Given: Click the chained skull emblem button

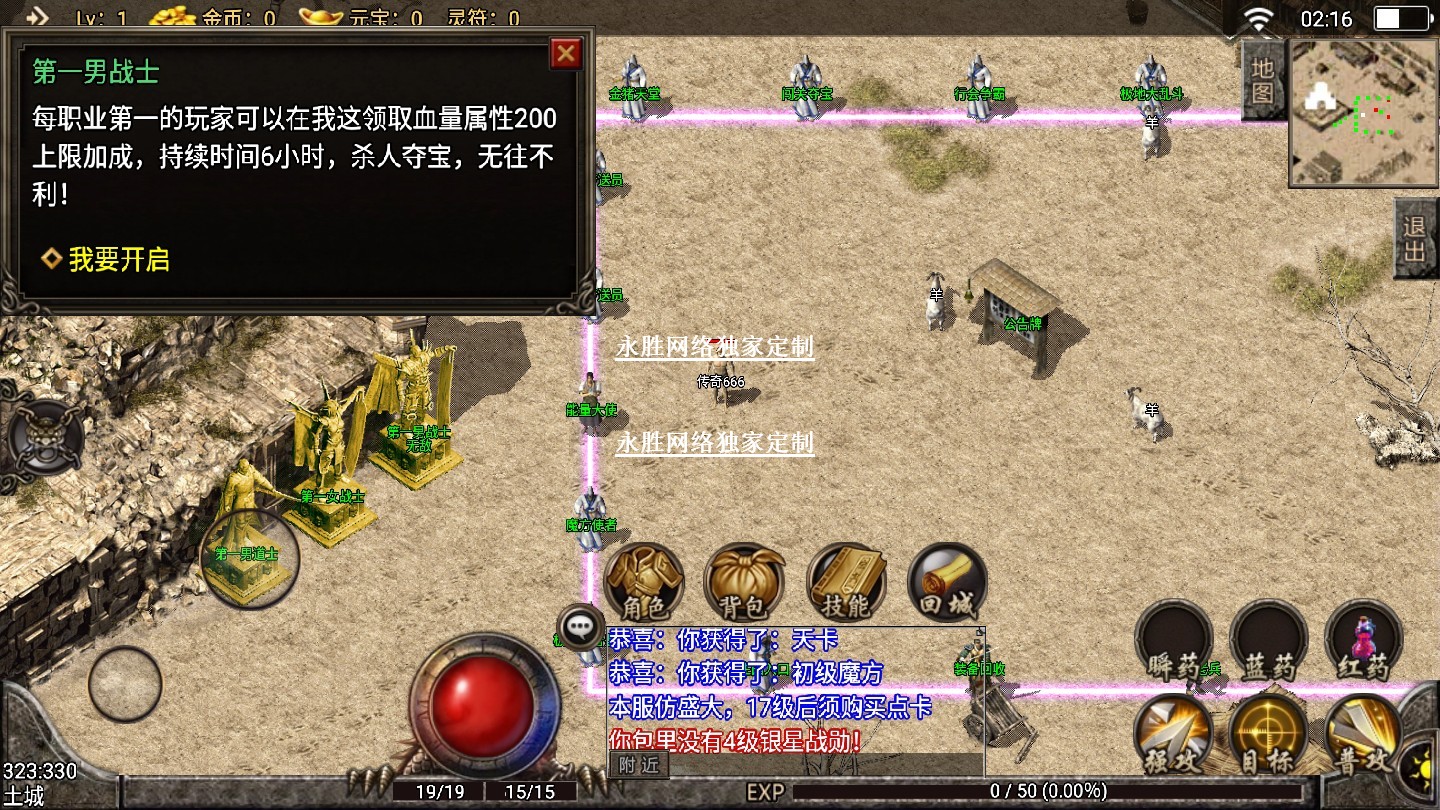Looking at the screenshot, I should 45,438.
